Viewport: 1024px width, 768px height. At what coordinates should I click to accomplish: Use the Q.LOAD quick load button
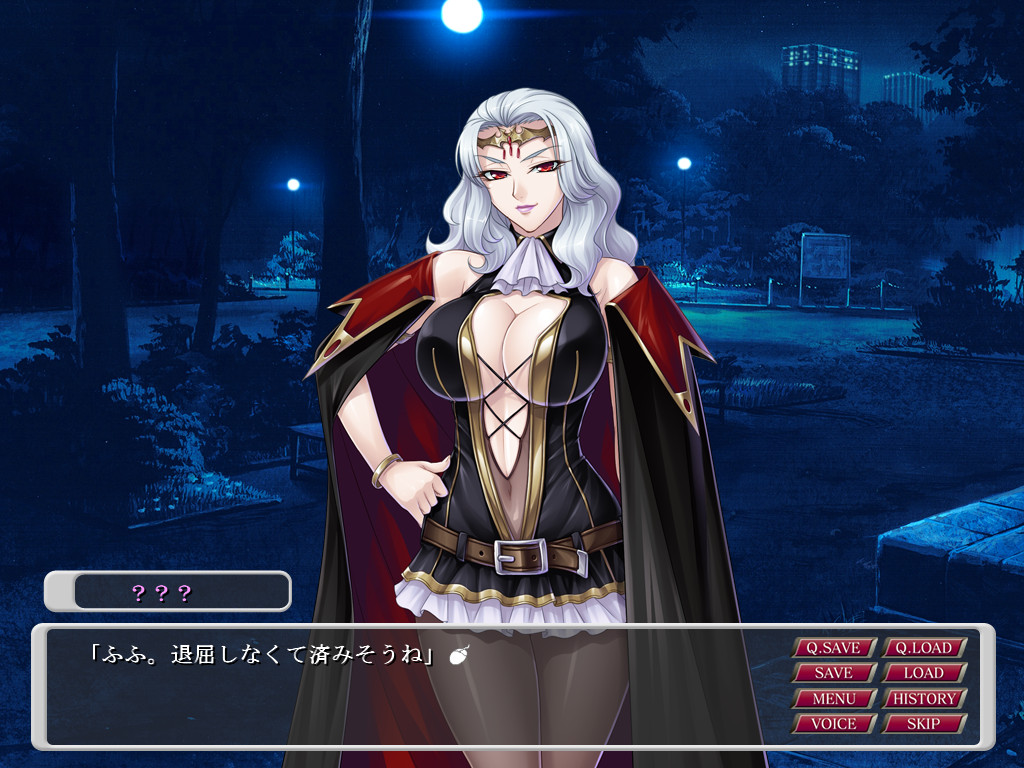[923, 648]
